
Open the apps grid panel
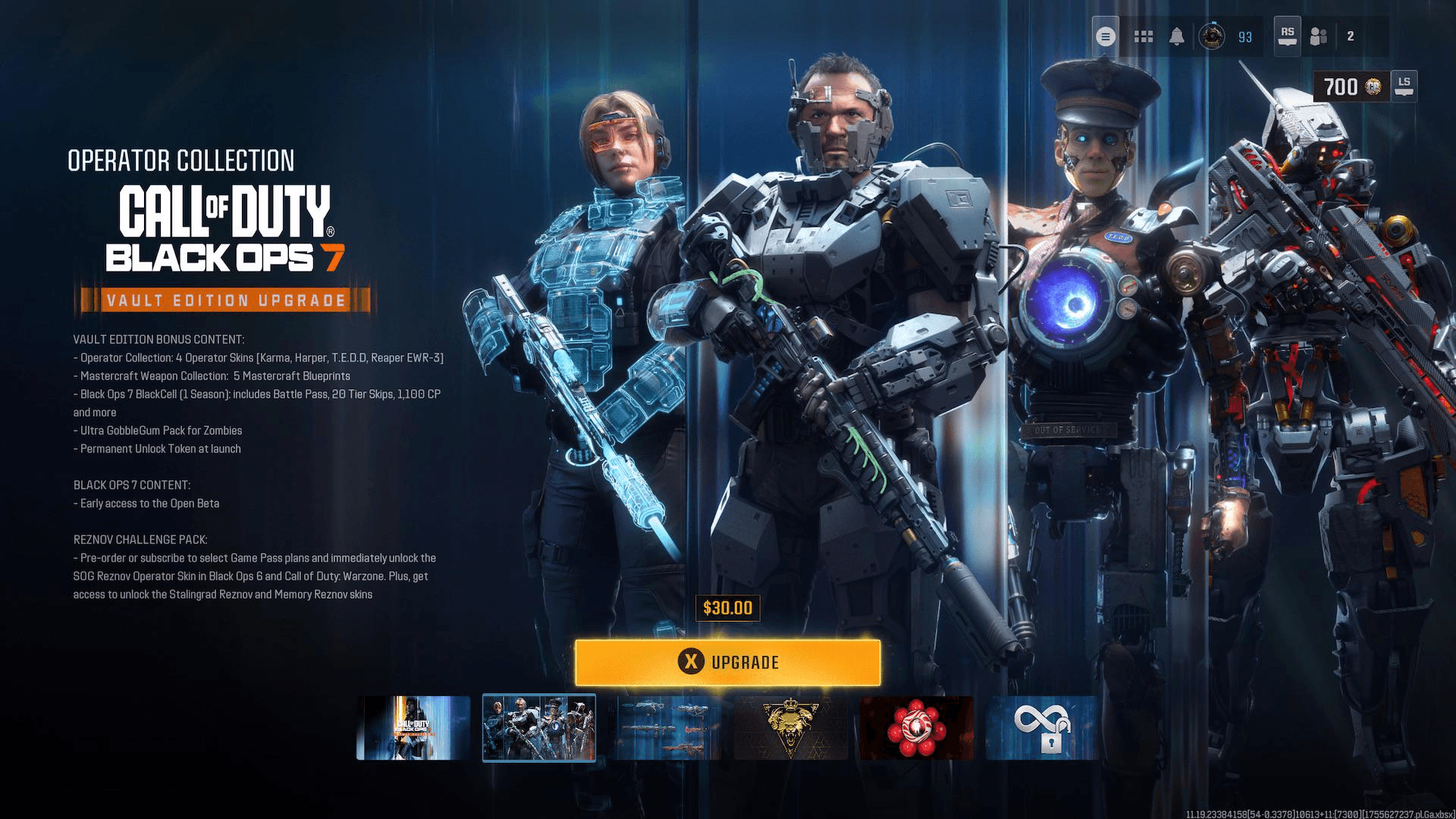1143,36
